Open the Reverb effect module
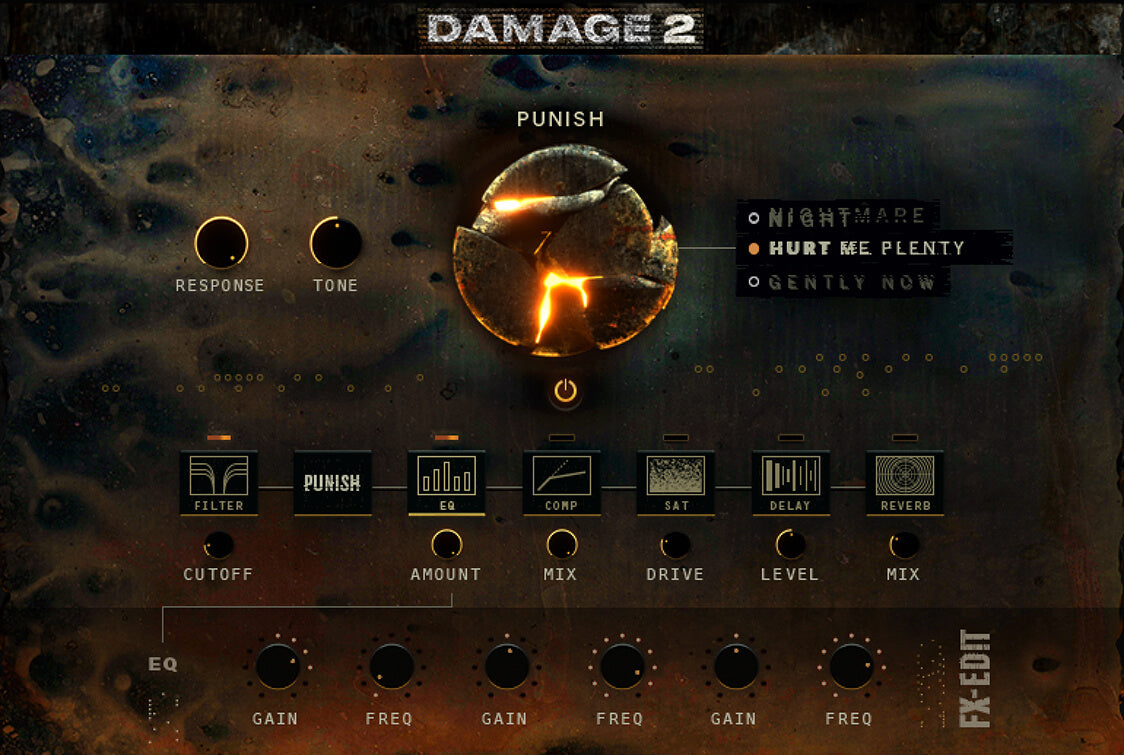Screen dimensions: 1124x755 (x=904, y=482)
